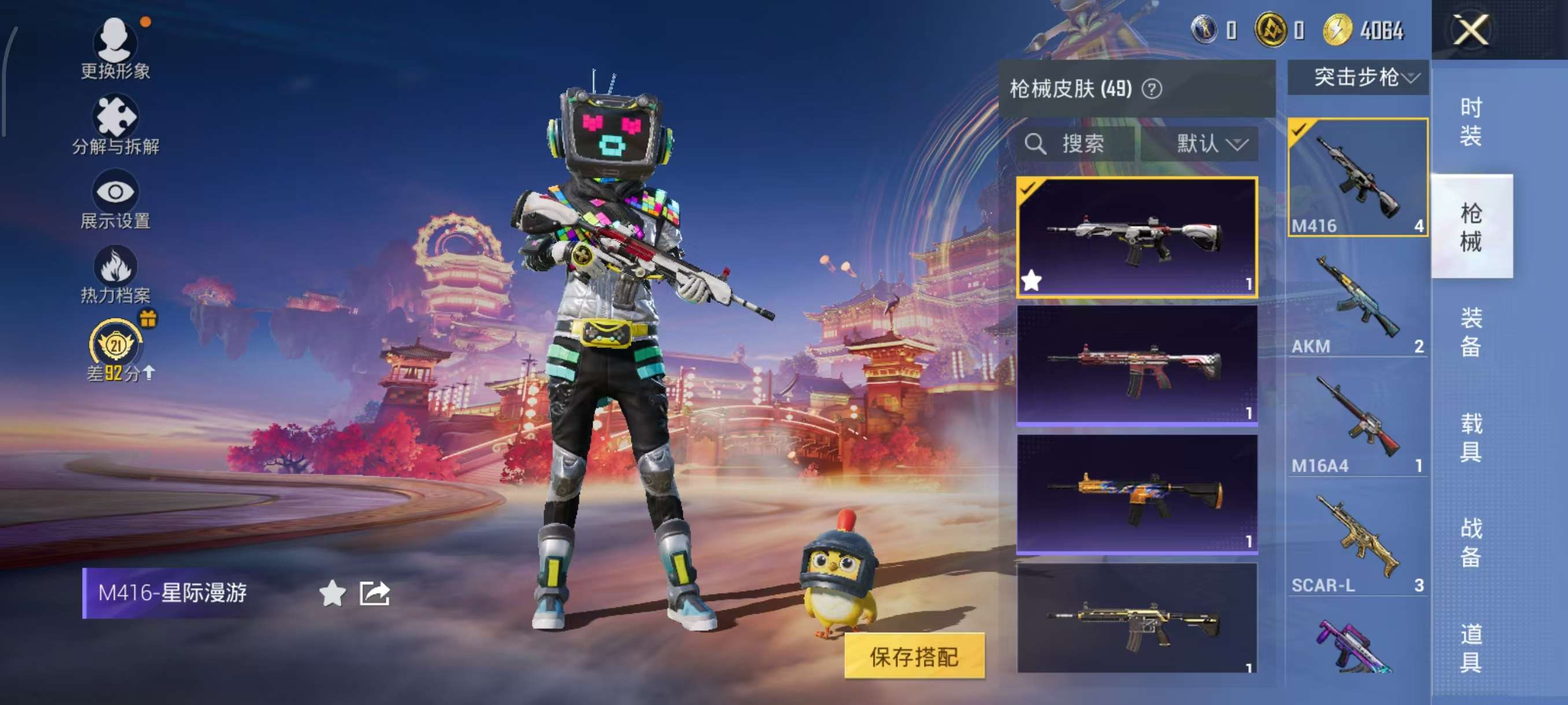Open the 更换形象 change appearance option
Screen dimensions: 1568x705
coord(115,49)
